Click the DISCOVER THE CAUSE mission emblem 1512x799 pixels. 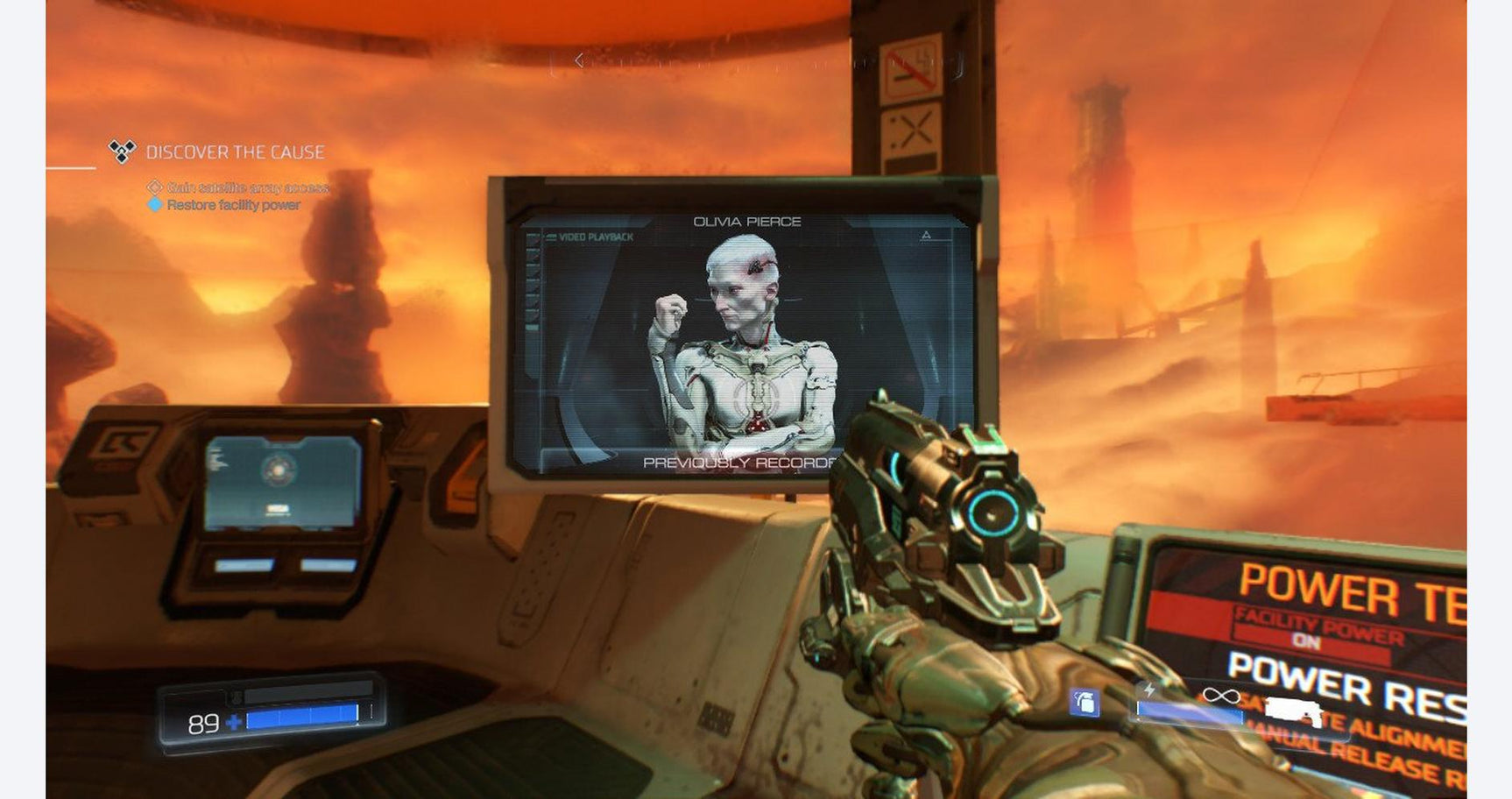[121, 150]
